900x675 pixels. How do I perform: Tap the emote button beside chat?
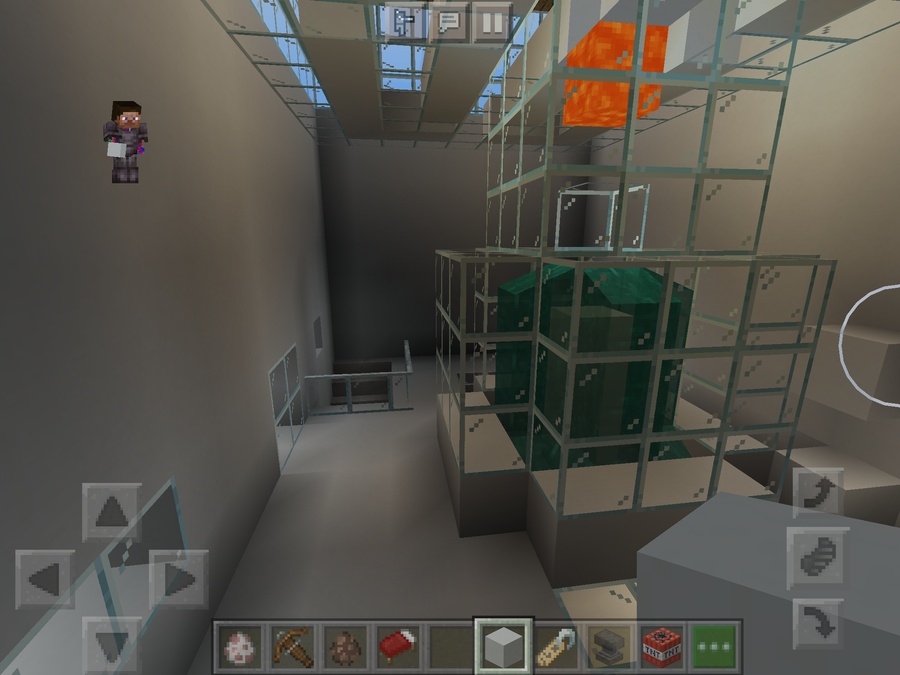click(407, 22)
